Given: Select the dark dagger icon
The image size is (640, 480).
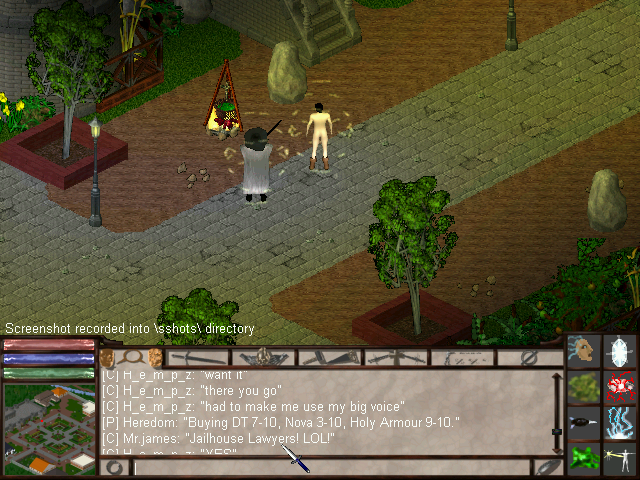Looking at the screenshot, I should tap(583, 423).
